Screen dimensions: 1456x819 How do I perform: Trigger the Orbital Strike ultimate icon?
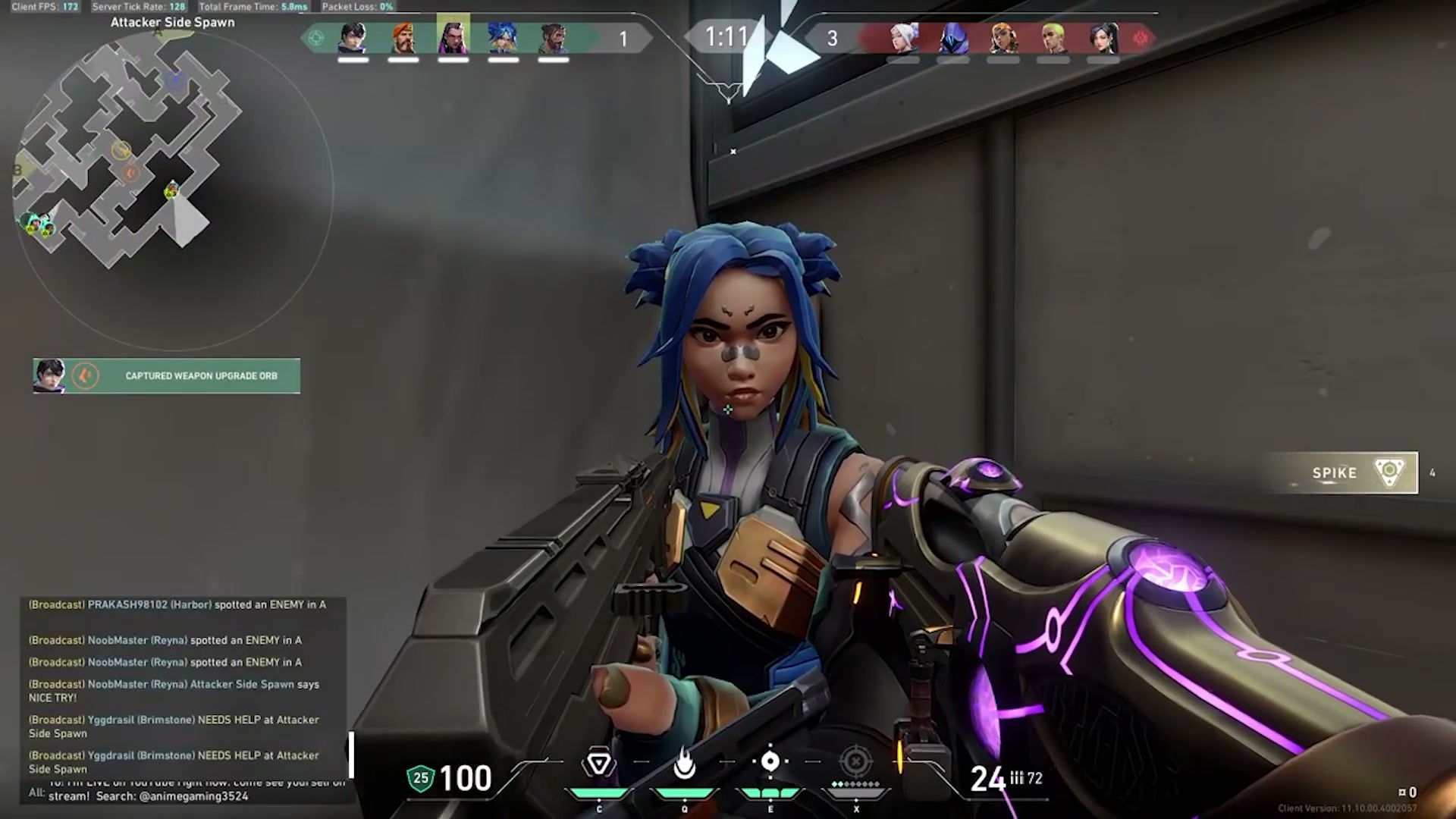(x=856, y=761)
